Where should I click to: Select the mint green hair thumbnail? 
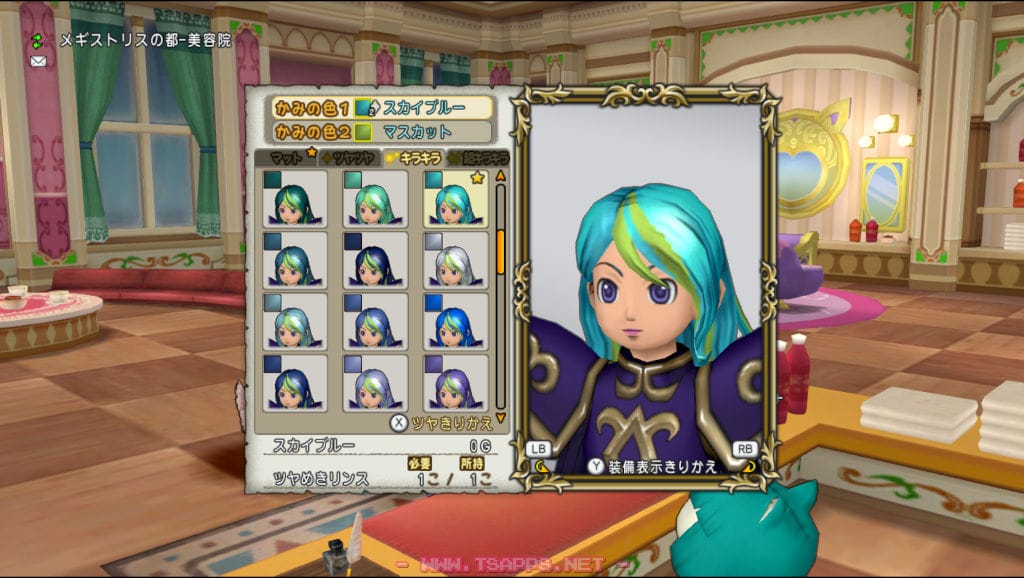pos(376,197)
